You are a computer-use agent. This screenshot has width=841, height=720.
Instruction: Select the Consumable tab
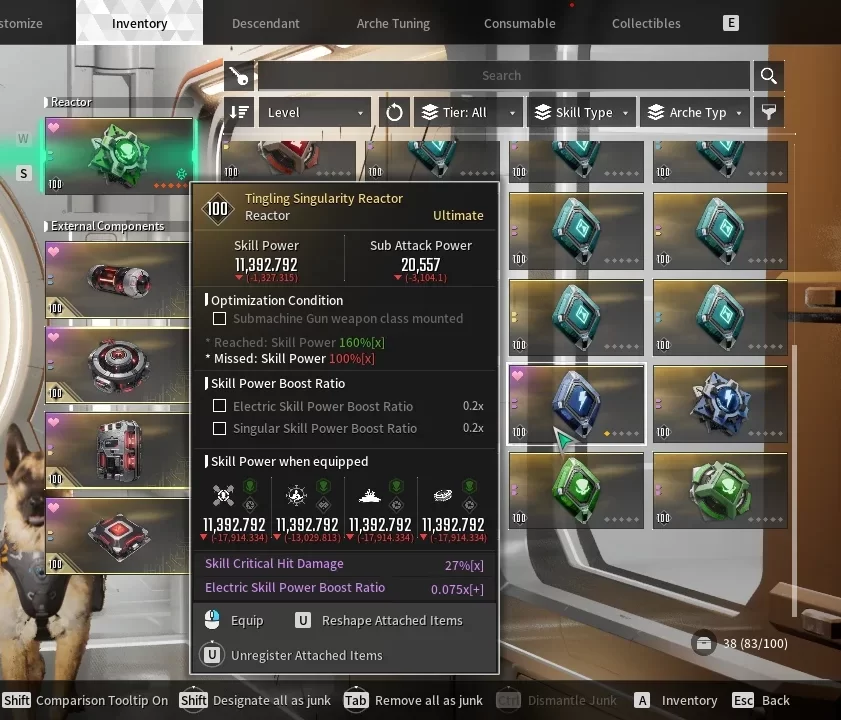pyautogui.click(x=519, y=23)
